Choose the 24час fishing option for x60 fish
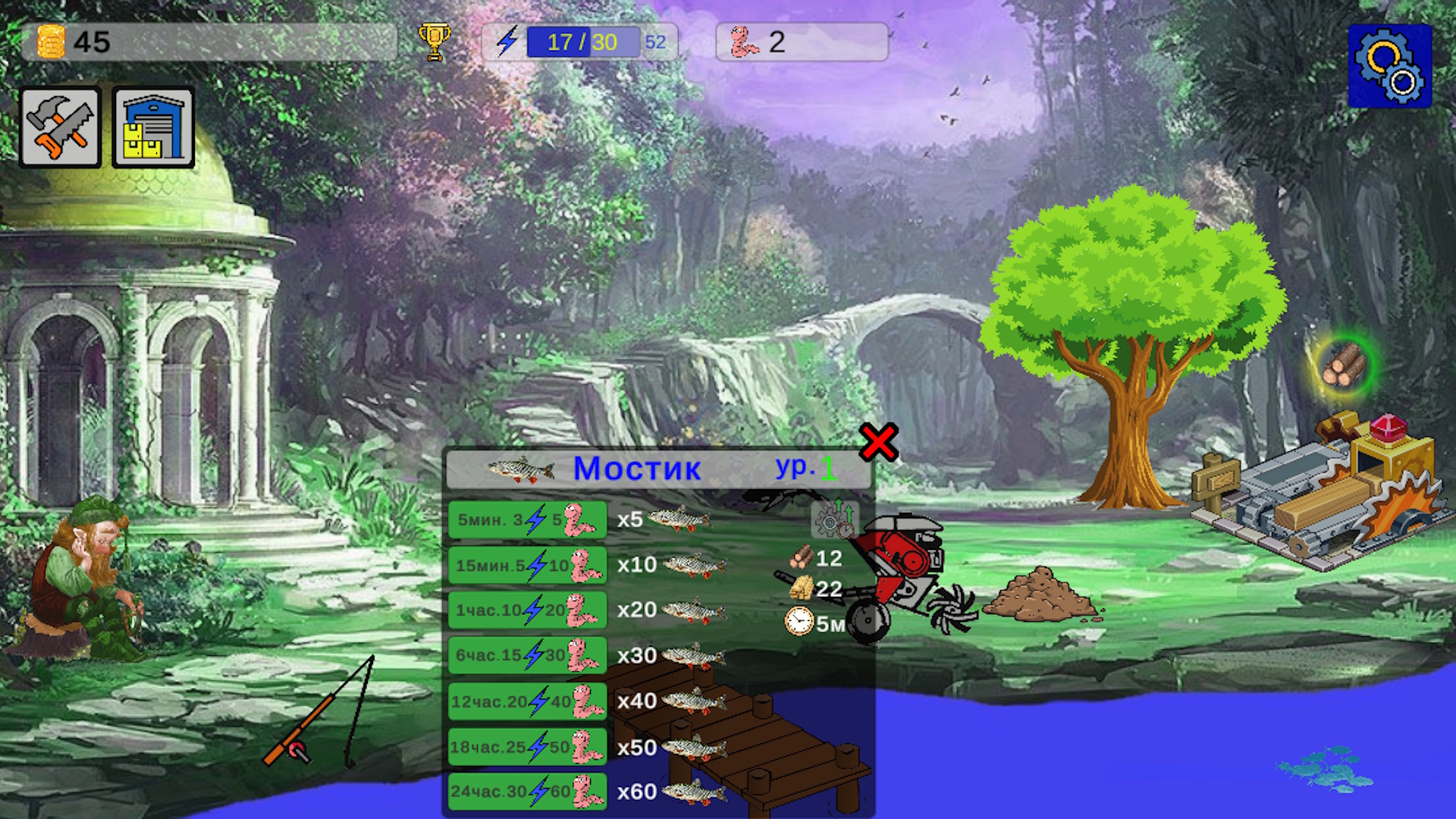Screen dimensions: 1456x819 point(526,791)
